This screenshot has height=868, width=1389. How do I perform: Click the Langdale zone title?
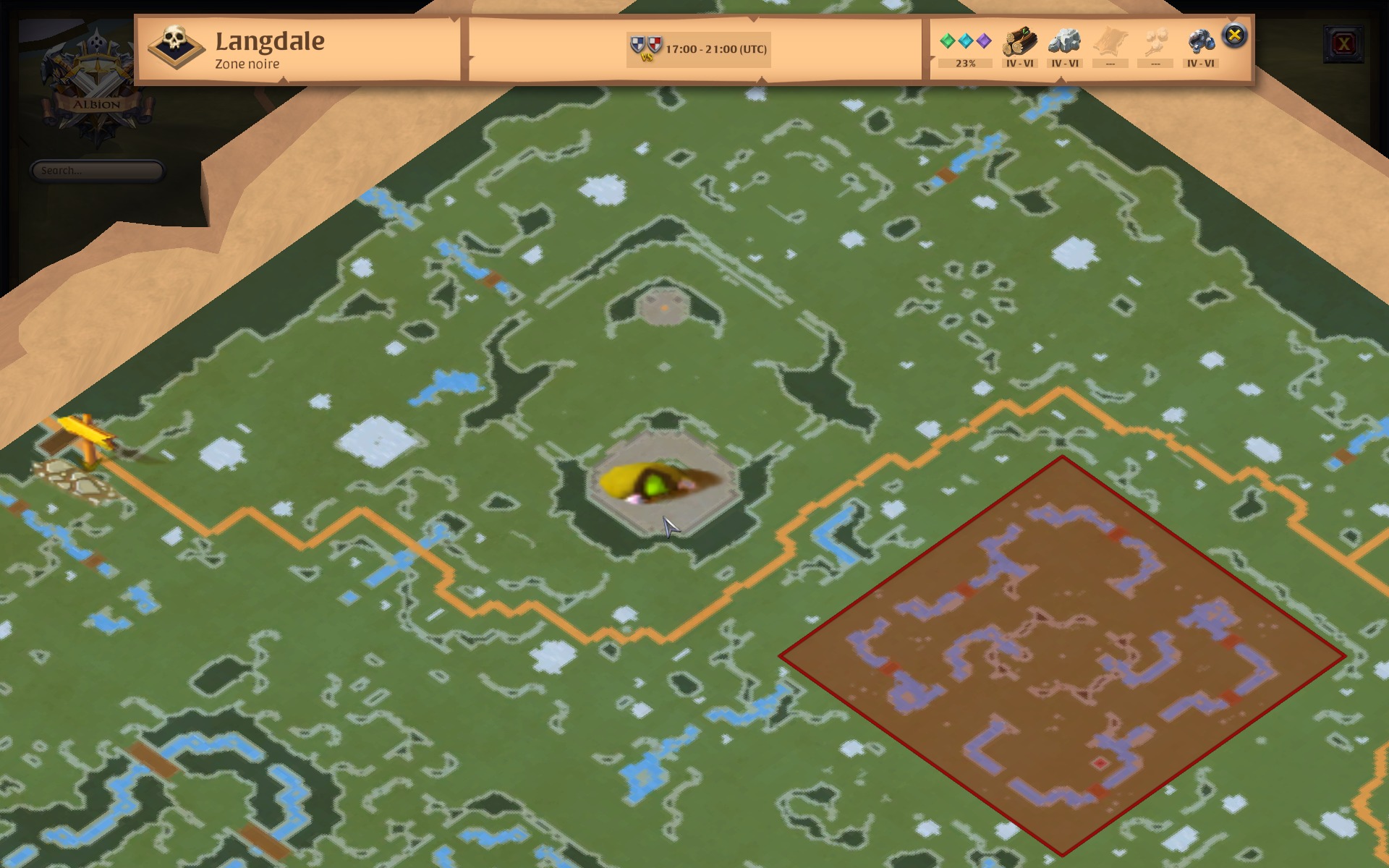(270, 42)
